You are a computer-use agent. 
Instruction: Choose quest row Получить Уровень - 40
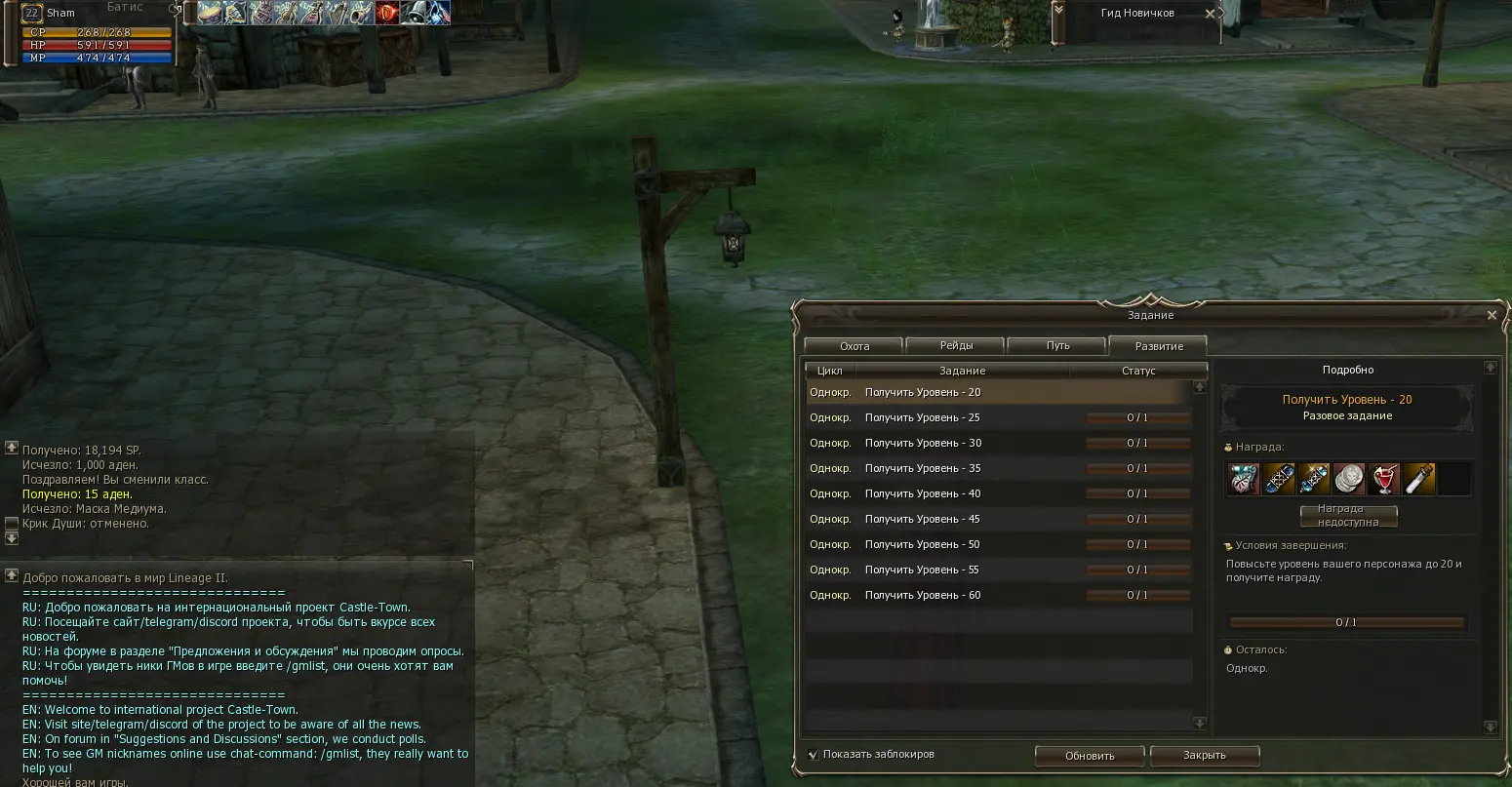point(922,493)
